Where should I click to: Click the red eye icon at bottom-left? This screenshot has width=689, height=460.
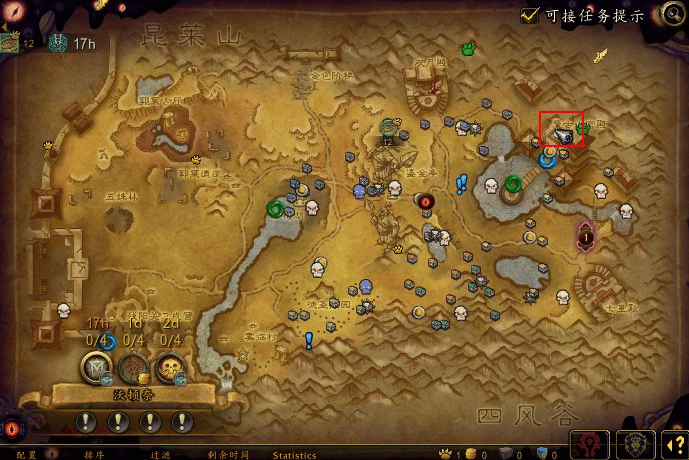tap(12, 428)
